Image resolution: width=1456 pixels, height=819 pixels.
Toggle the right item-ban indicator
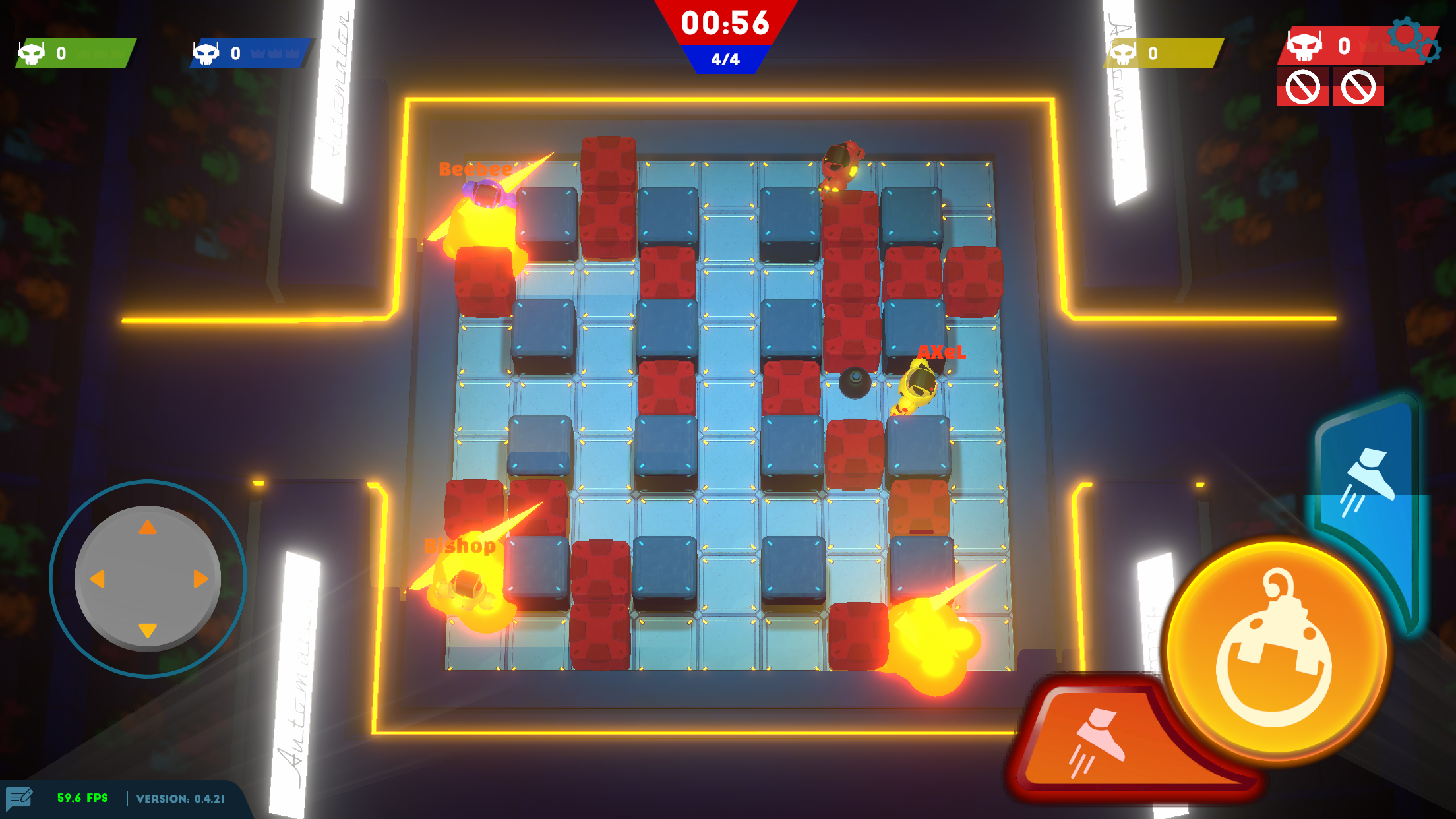pos(1358,86)
